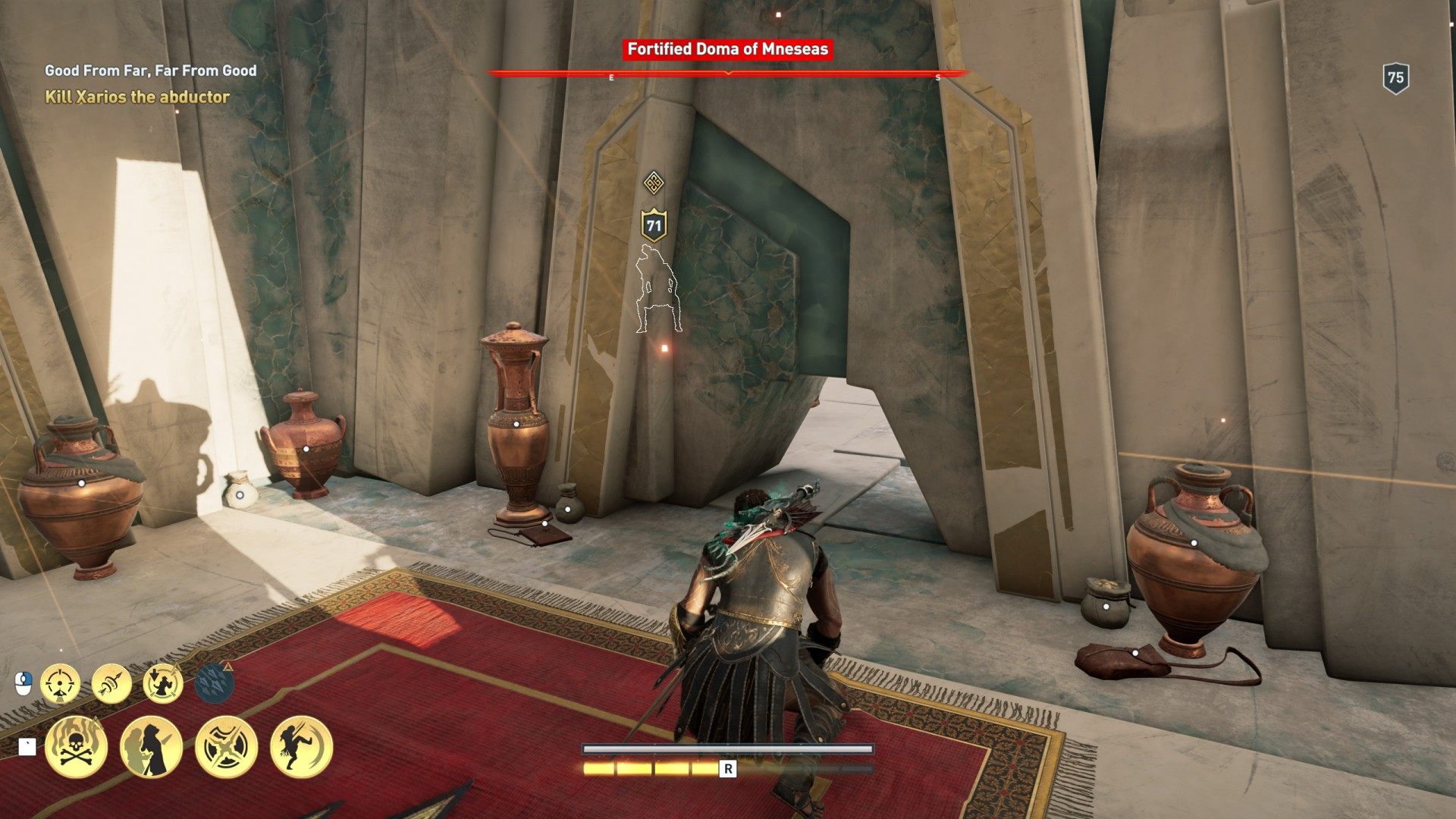Click the gold diamond quest target marker
This screenshot has width=1456, height=819.
coord(654,183)
